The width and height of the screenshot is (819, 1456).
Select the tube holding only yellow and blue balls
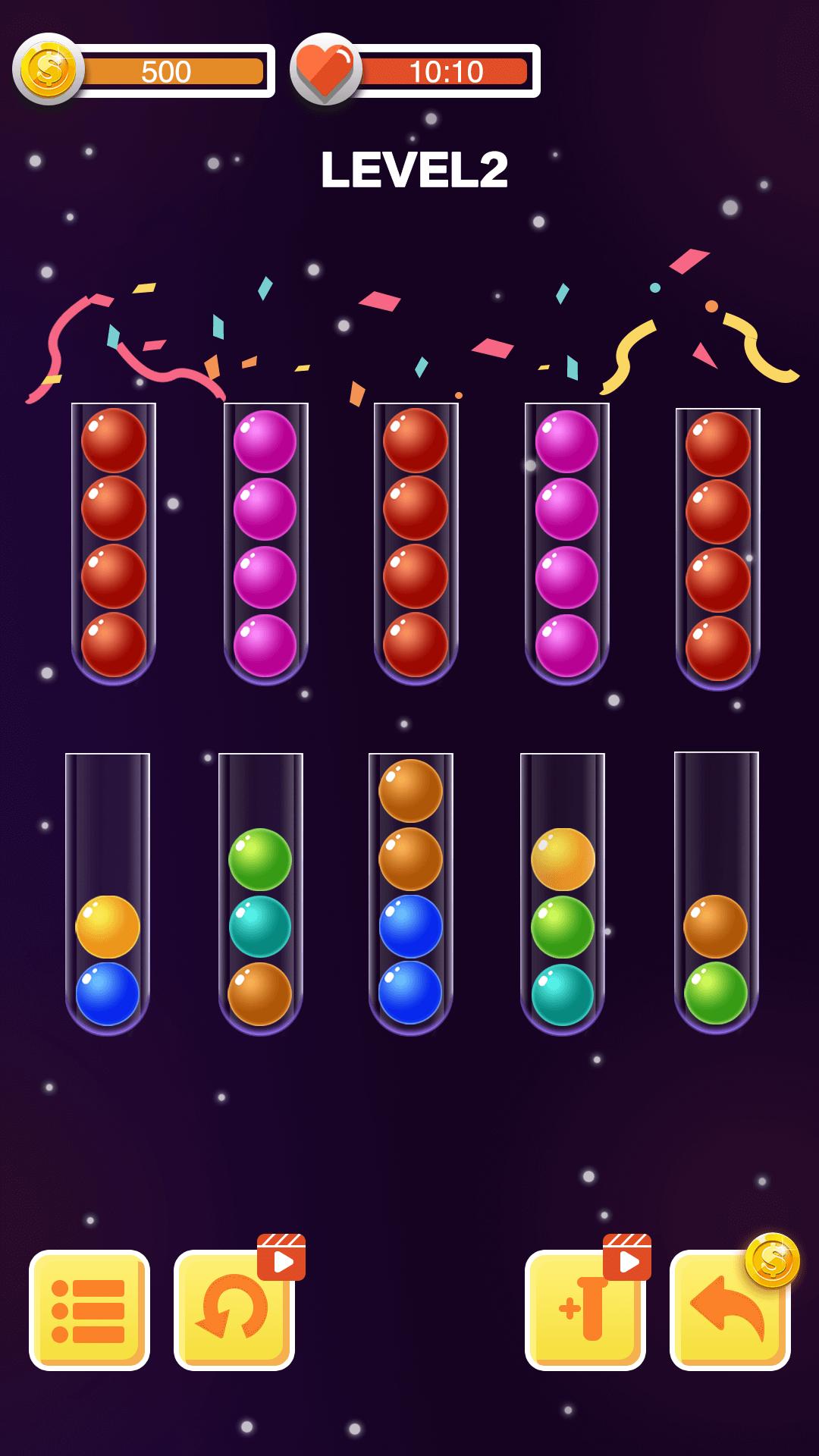point(108,895)
